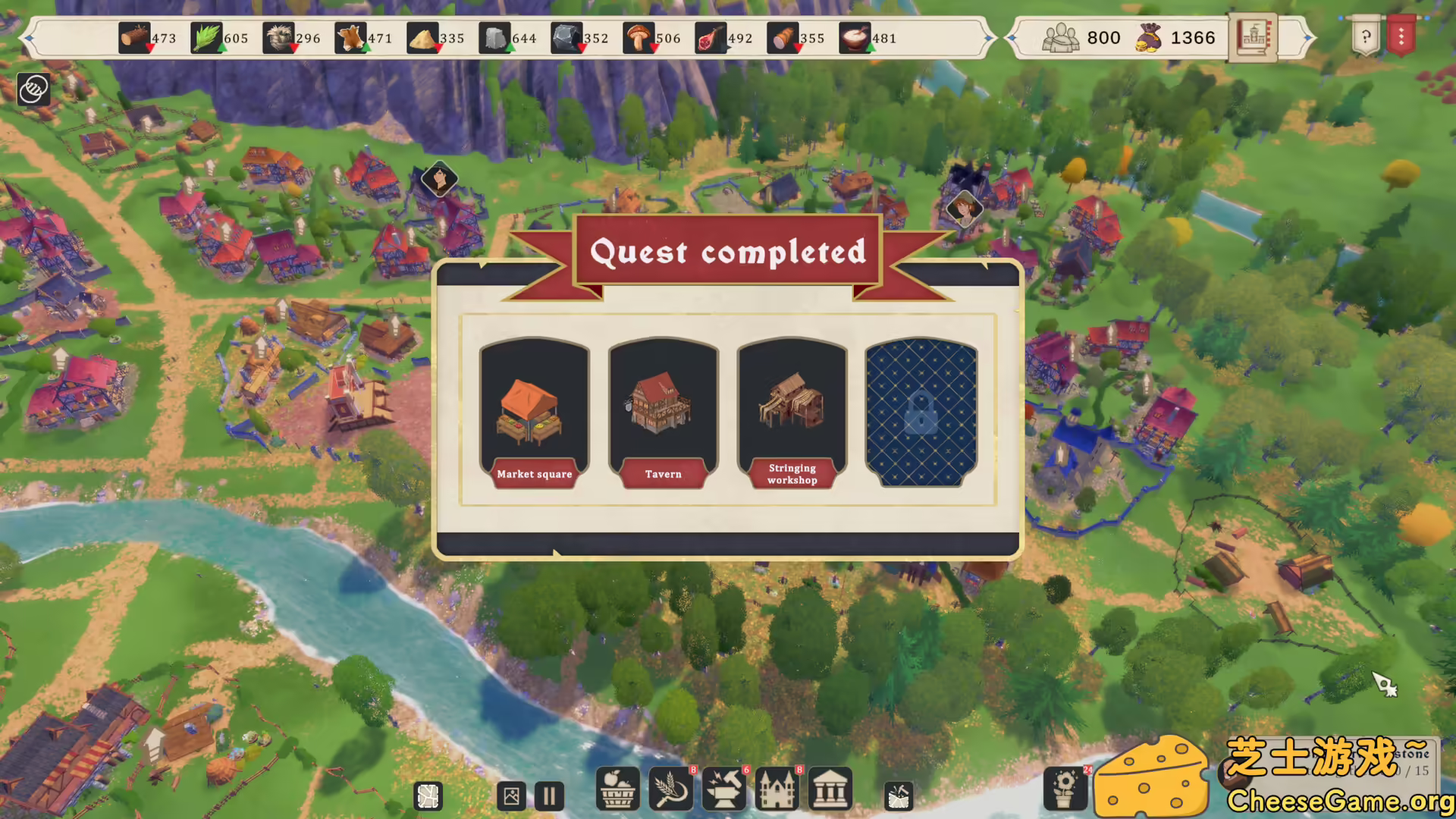Screen dimensions: 1456x819
Task: Open the help banner with question mark
Action: click(1365, 36)
